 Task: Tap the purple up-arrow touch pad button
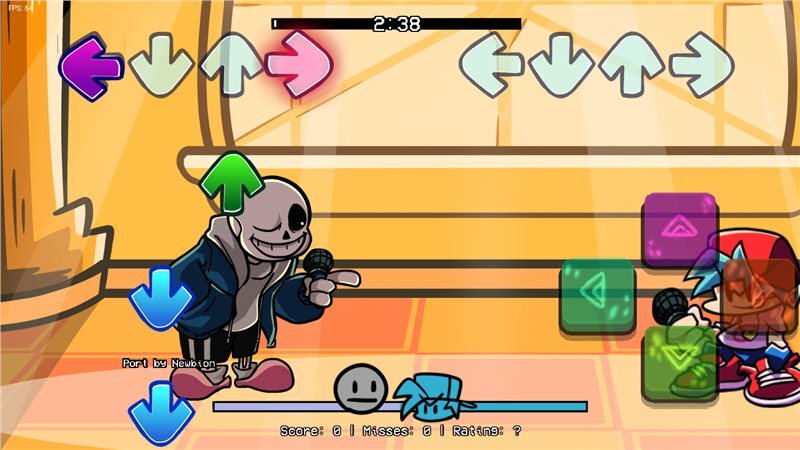click(x=680, y=229)
